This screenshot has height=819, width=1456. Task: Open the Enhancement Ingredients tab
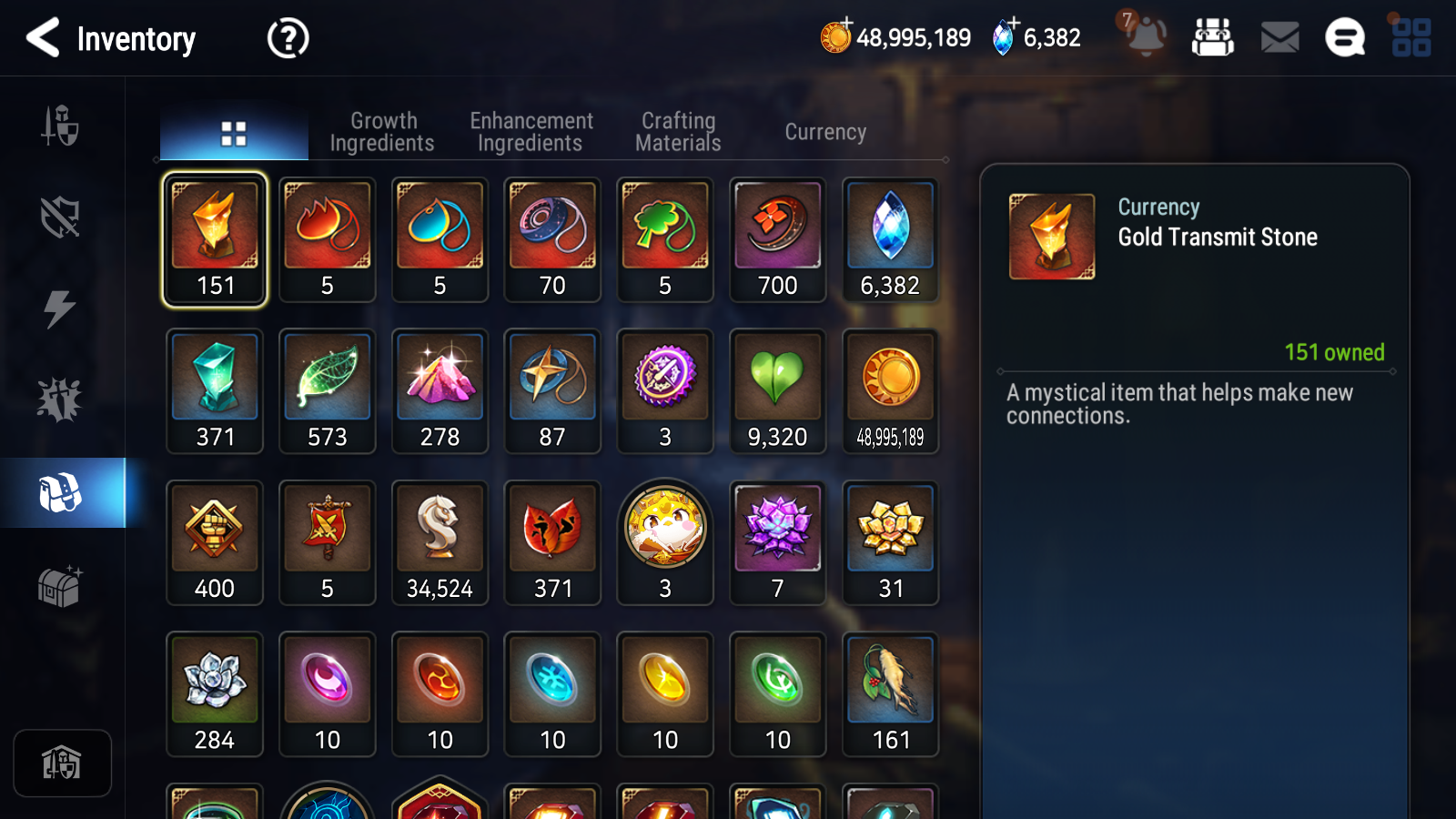coord(531,132)
